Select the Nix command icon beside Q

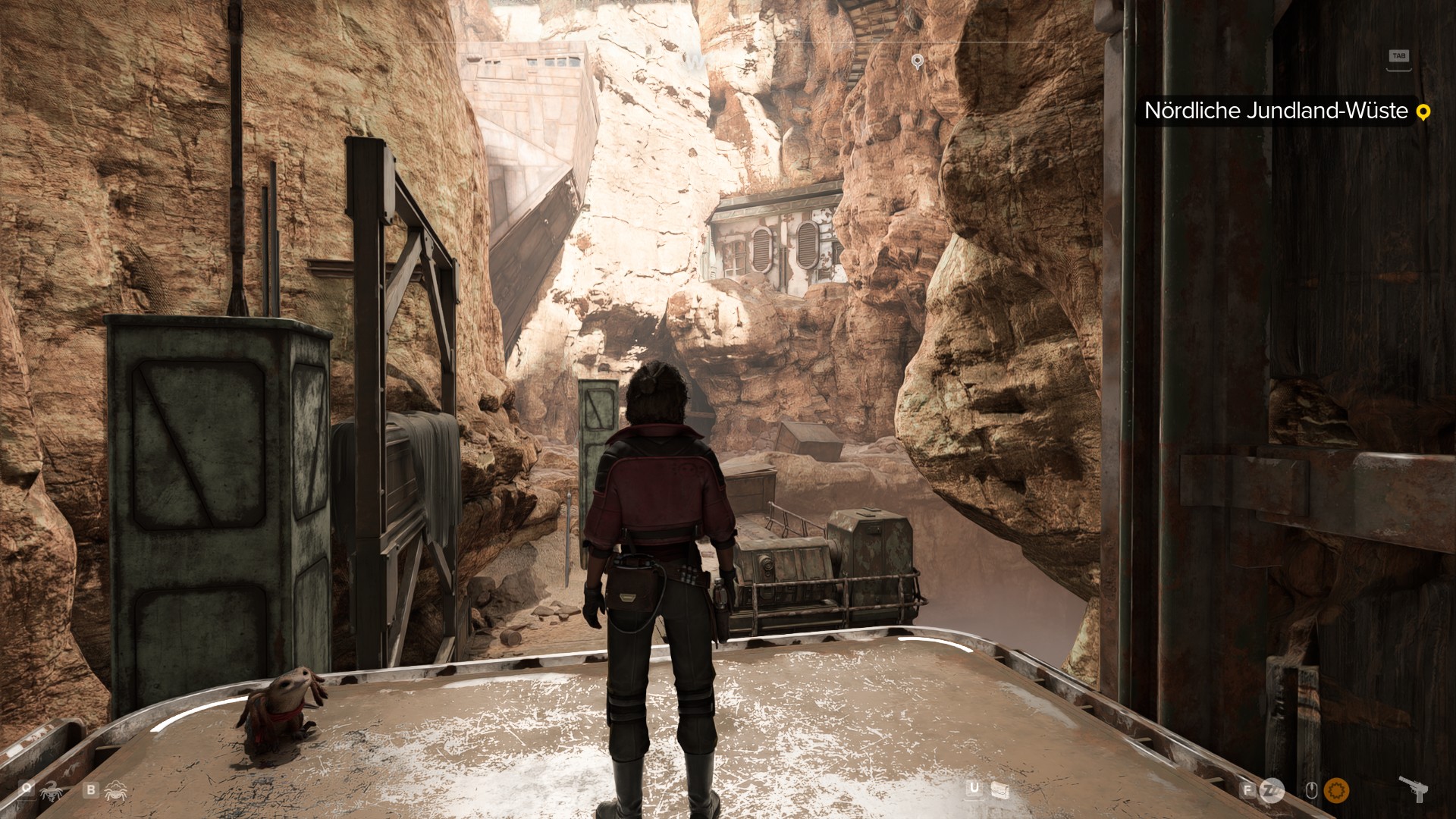coord(50,791)
